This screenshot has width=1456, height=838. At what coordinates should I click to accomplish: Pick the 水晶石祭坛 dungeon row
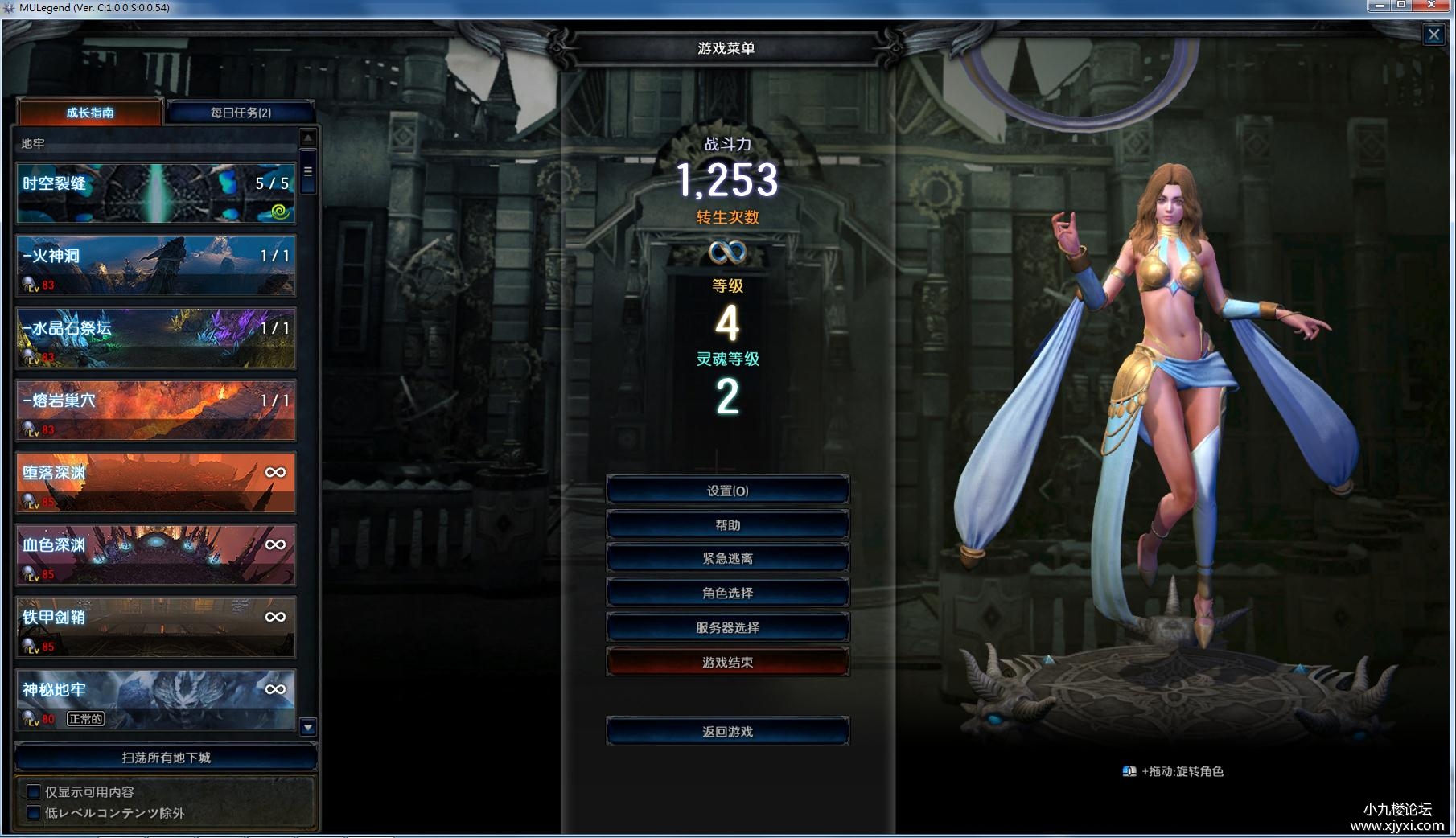156,338
